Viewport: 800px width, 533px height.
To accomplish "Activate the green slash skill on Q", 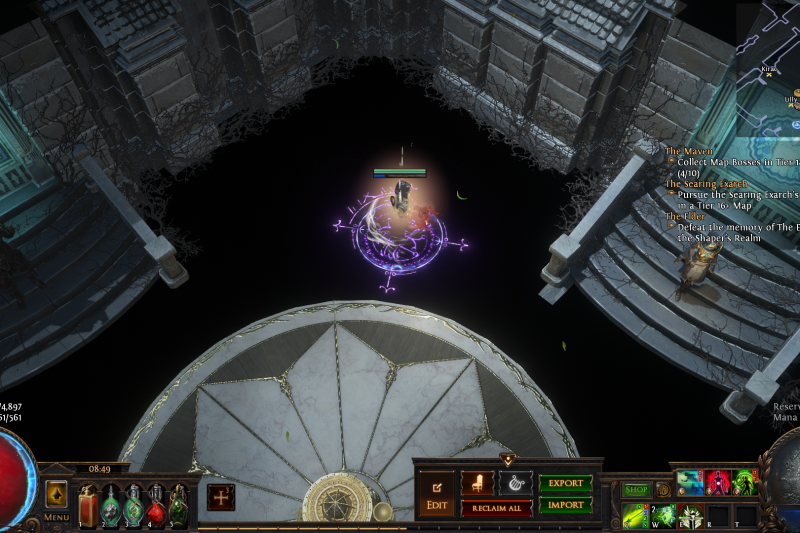I will tap(636, 515).
